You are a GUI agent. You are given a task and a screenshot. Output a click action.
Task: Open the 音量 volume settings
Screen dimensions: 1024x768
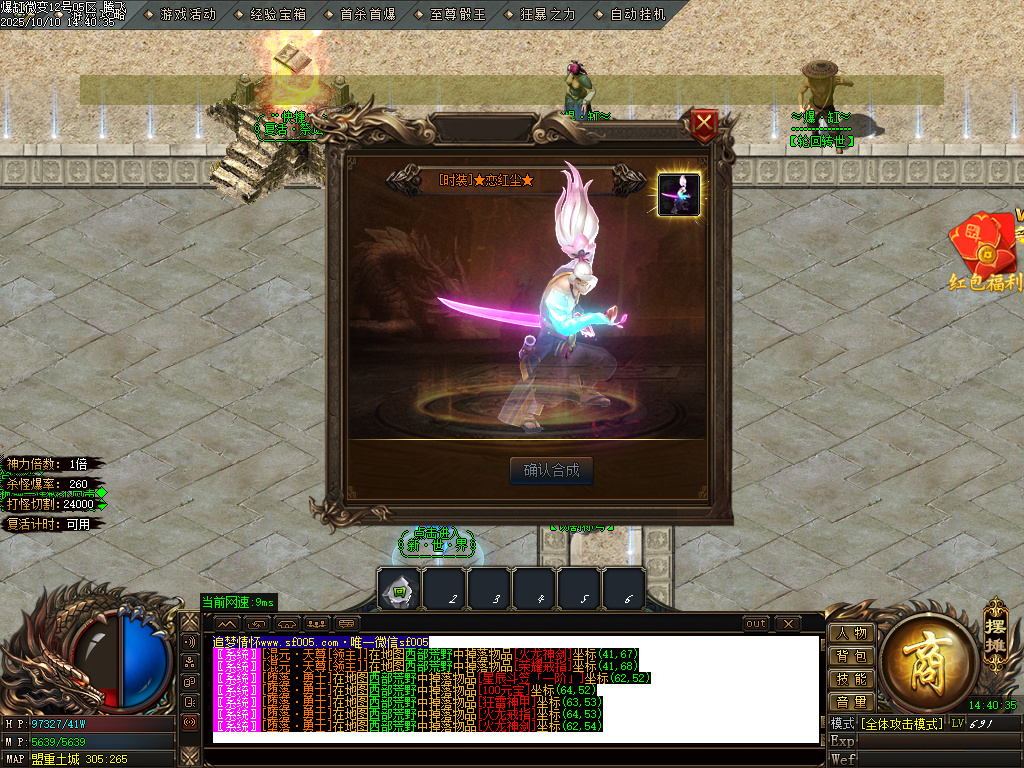(851, 702)
